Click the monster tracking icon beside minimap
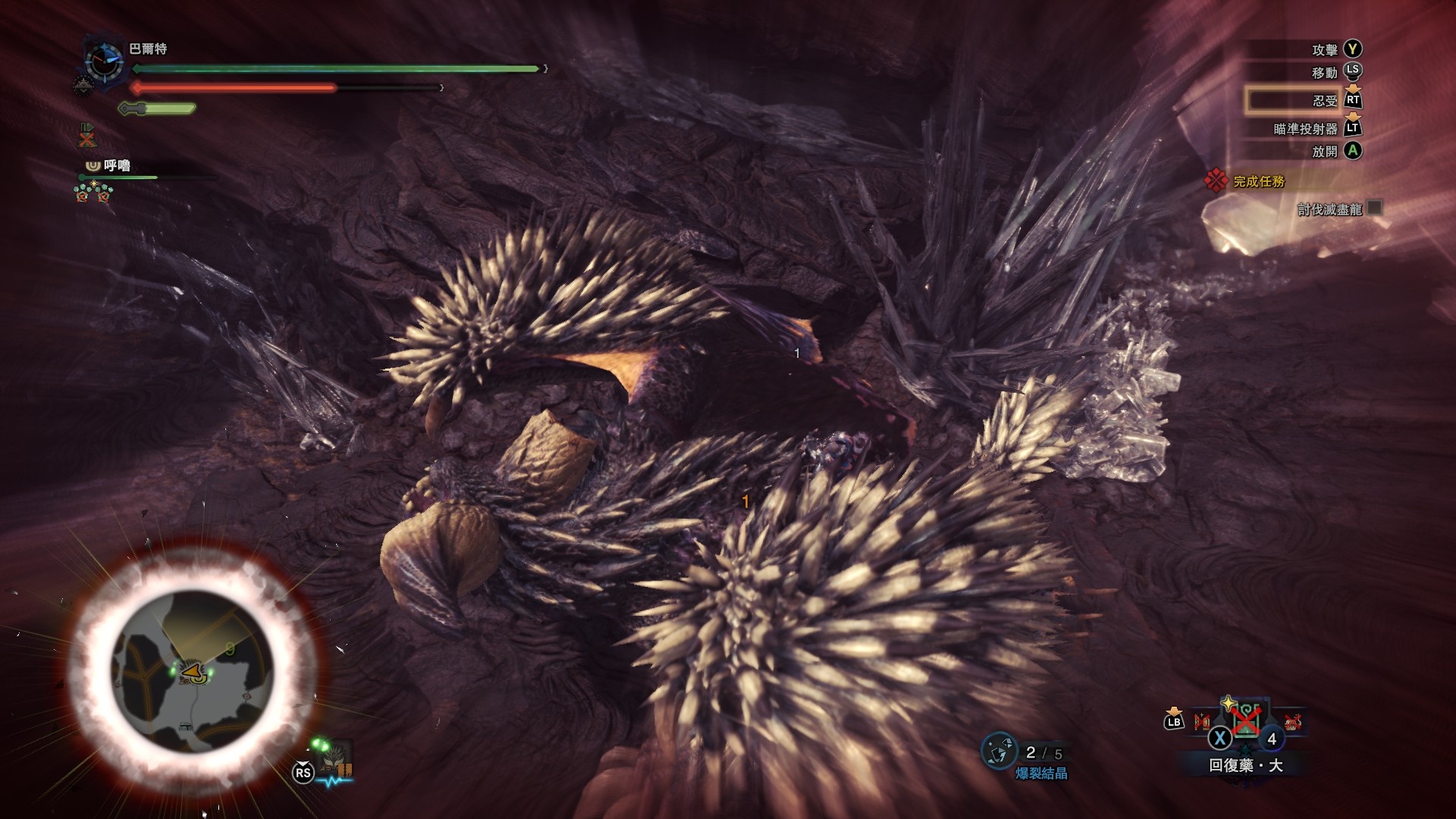This screenshot has width=1456, height=819. [x=334, y=758]
